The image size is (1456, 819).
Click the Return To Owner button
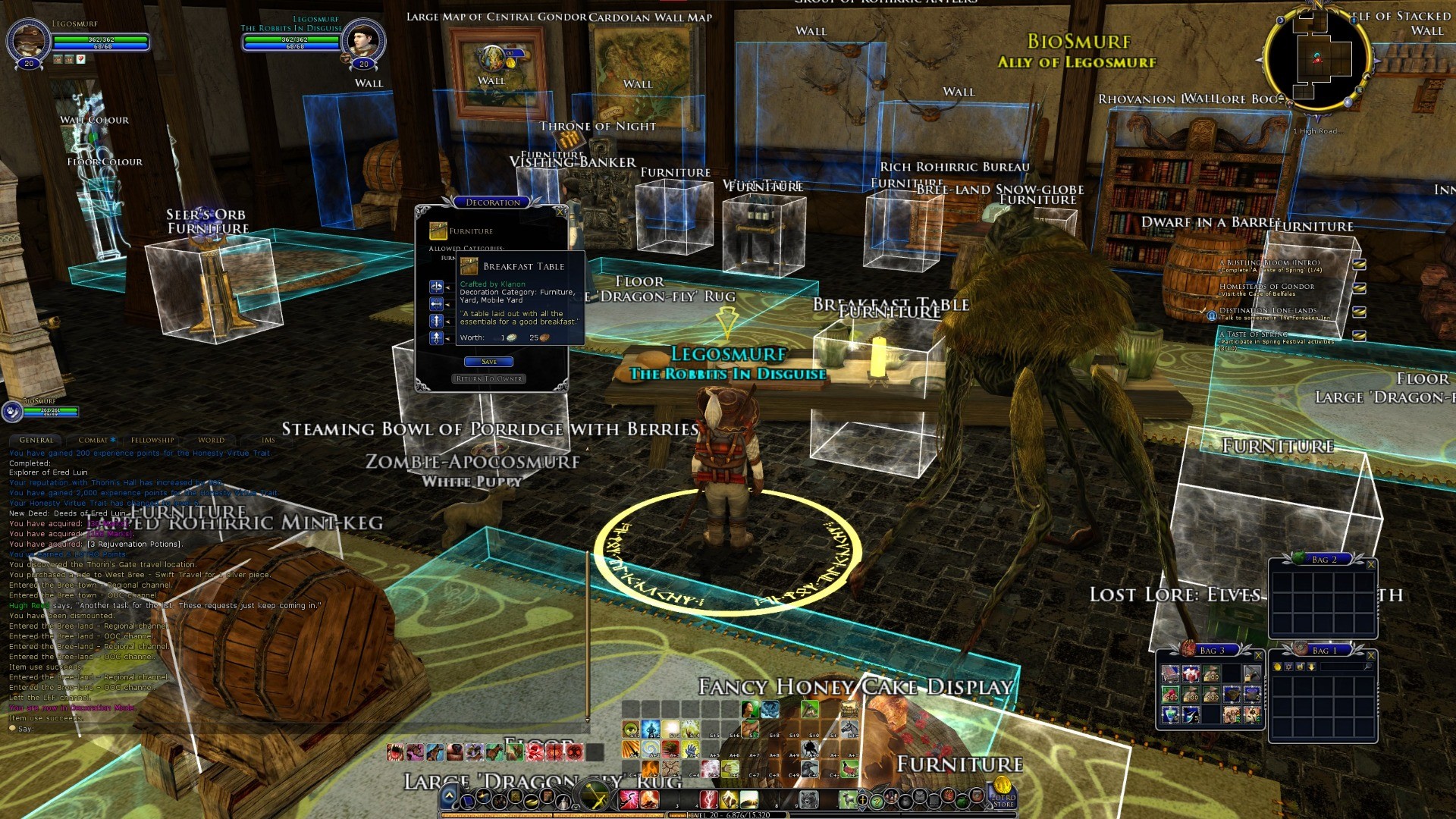coord(488,378)
